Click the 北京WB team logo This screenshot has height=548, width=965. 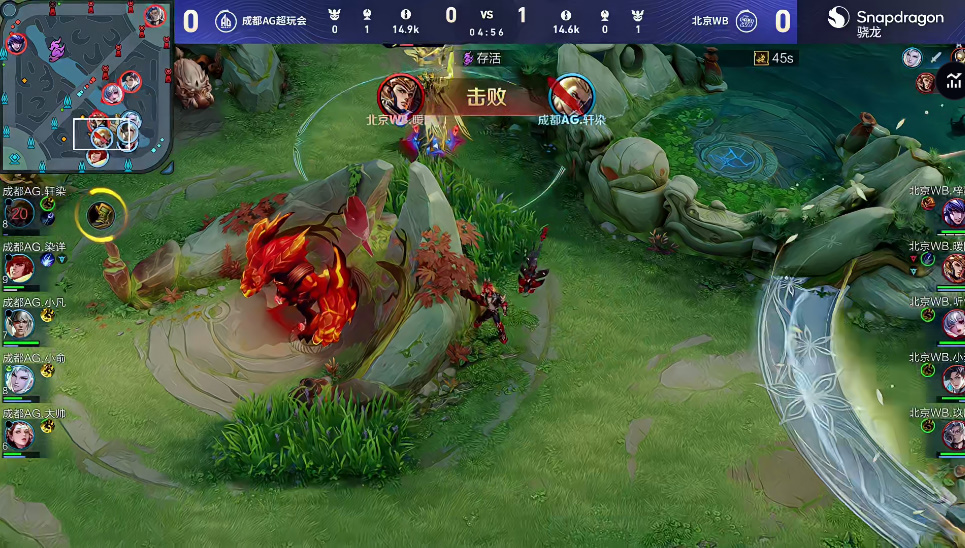pos(746,21)
